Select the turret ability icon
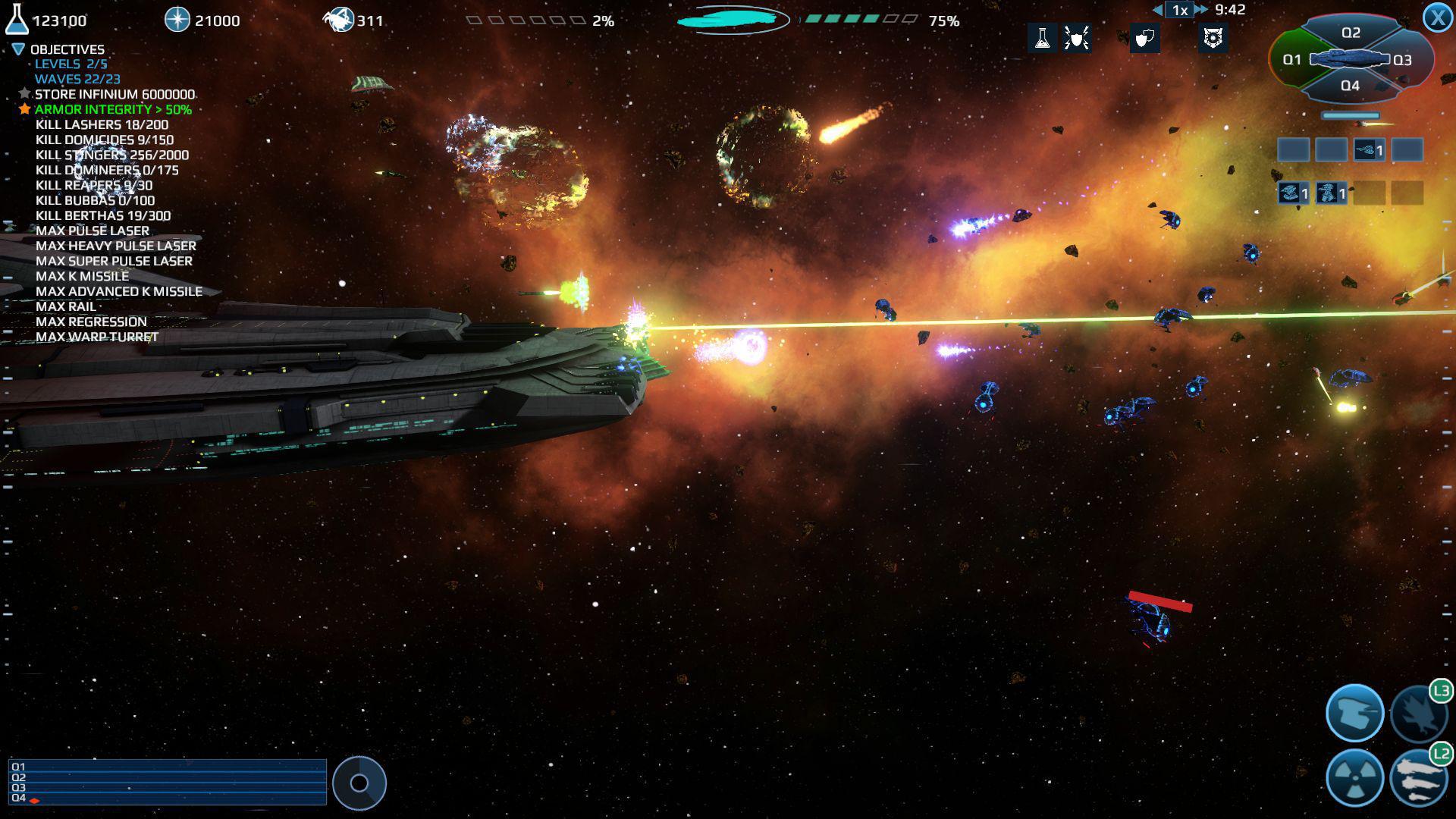1456x819 pixels. (1354, 713)
